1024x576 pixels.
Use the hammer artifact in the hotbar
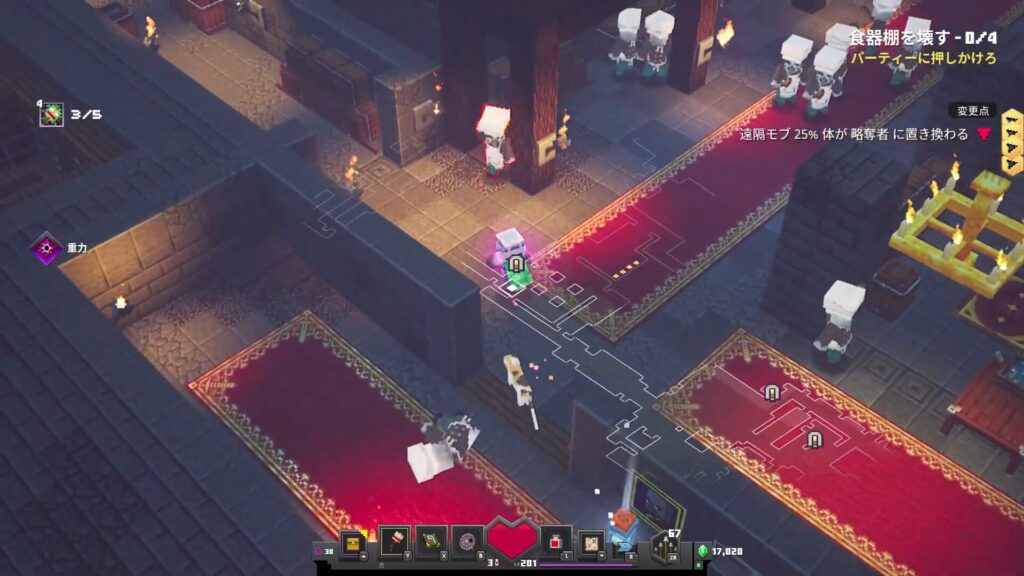(394, 543)
